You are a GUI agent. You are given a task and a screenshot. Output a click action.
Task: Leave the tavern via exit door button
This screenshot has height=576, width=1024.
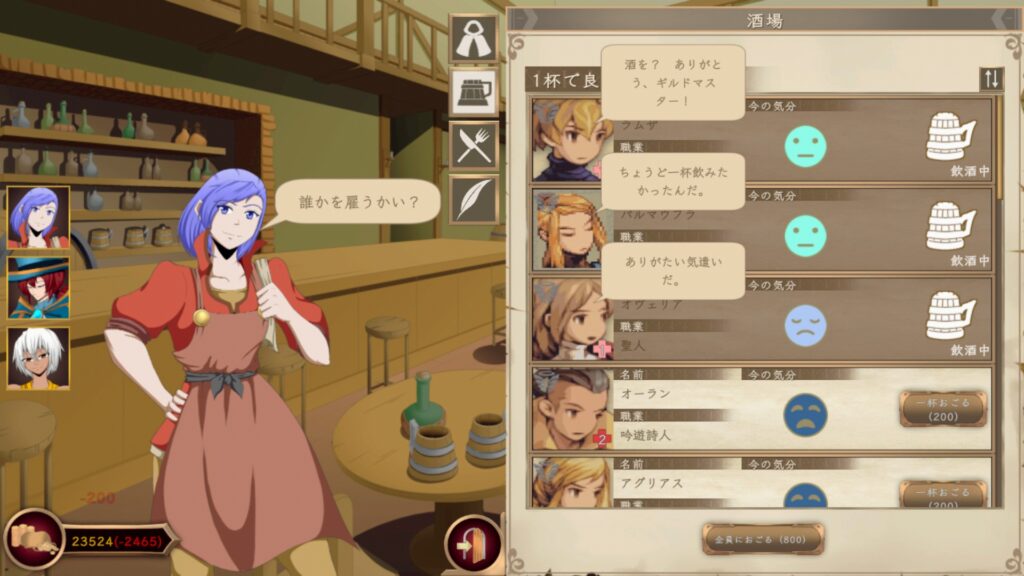473,544
